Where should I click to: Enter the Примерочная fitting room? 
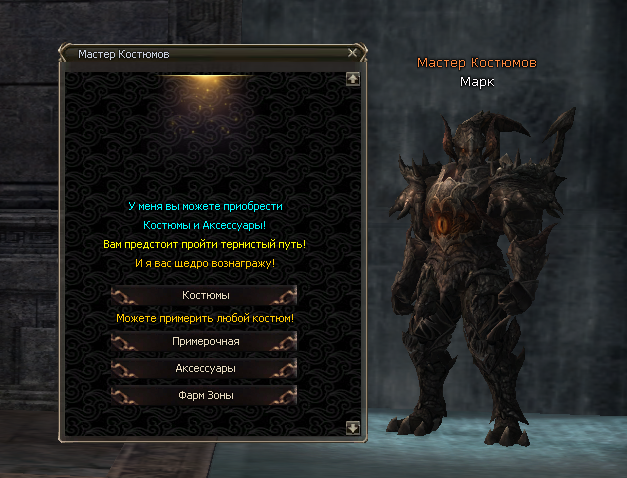(x=205, y=342)
